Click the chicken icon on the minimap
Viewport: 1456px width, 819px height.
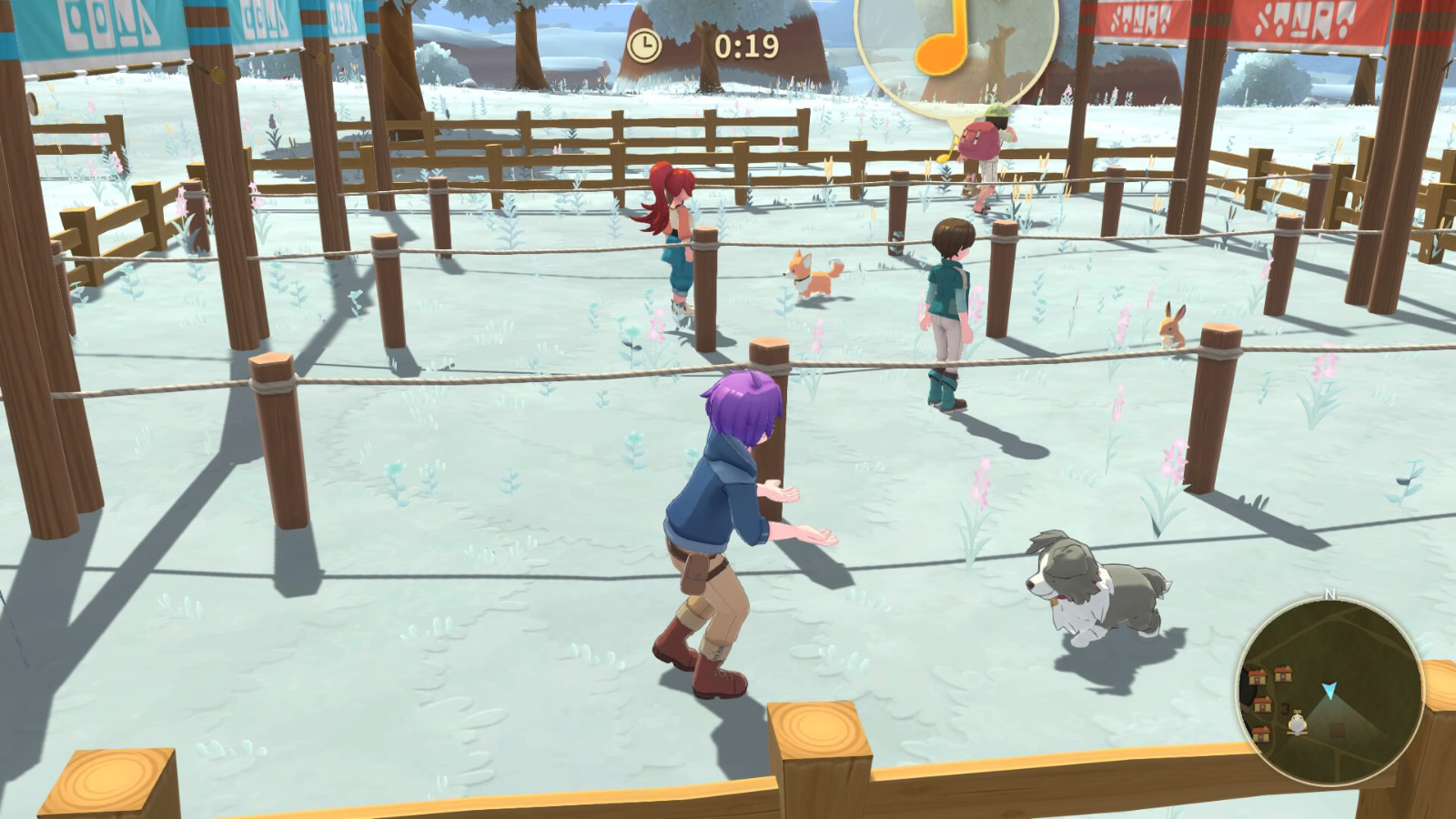tap(1296, 723)
